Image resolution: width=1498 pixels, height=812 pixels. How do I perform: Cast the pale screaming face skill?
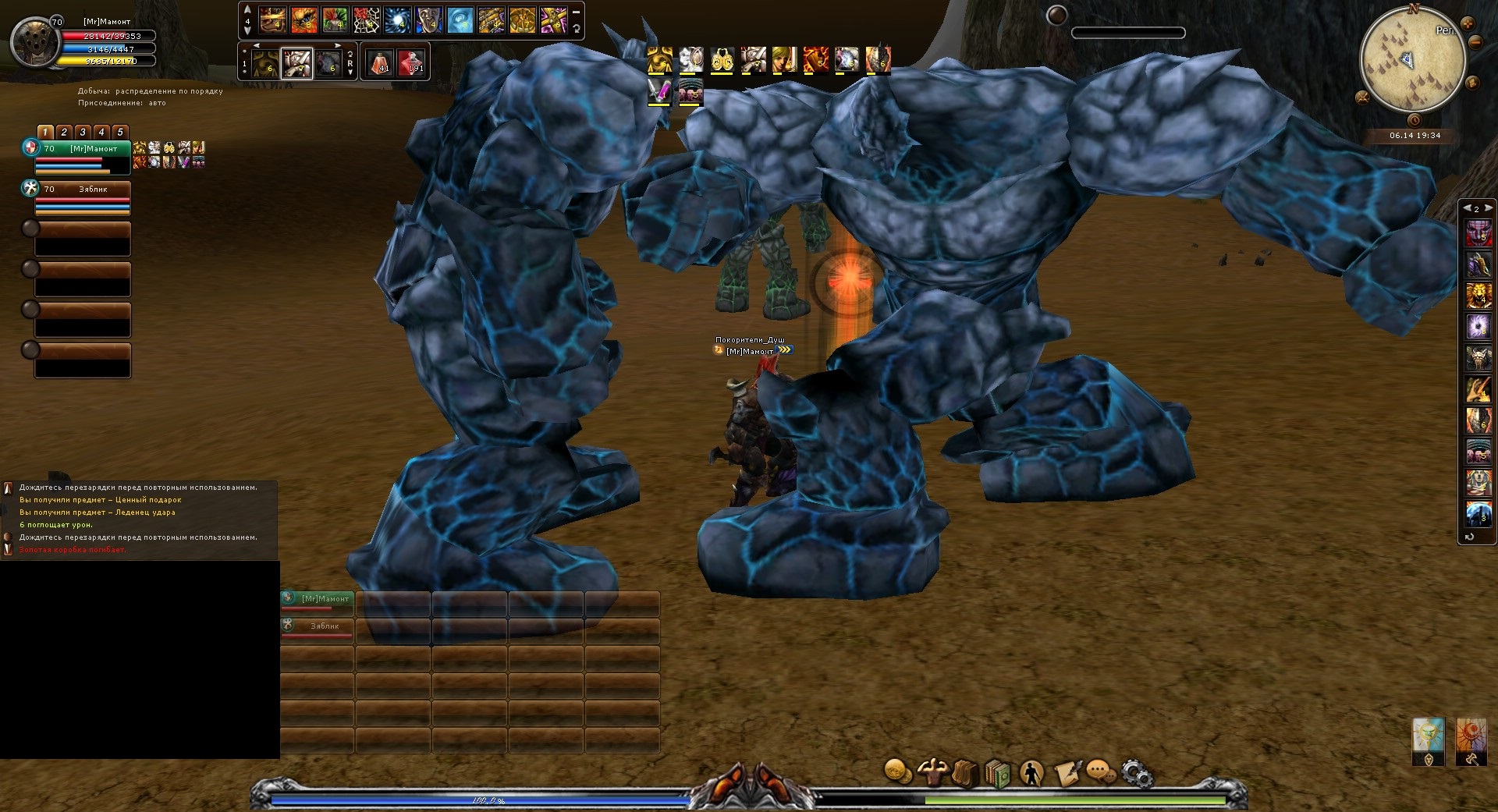[428, 20]
